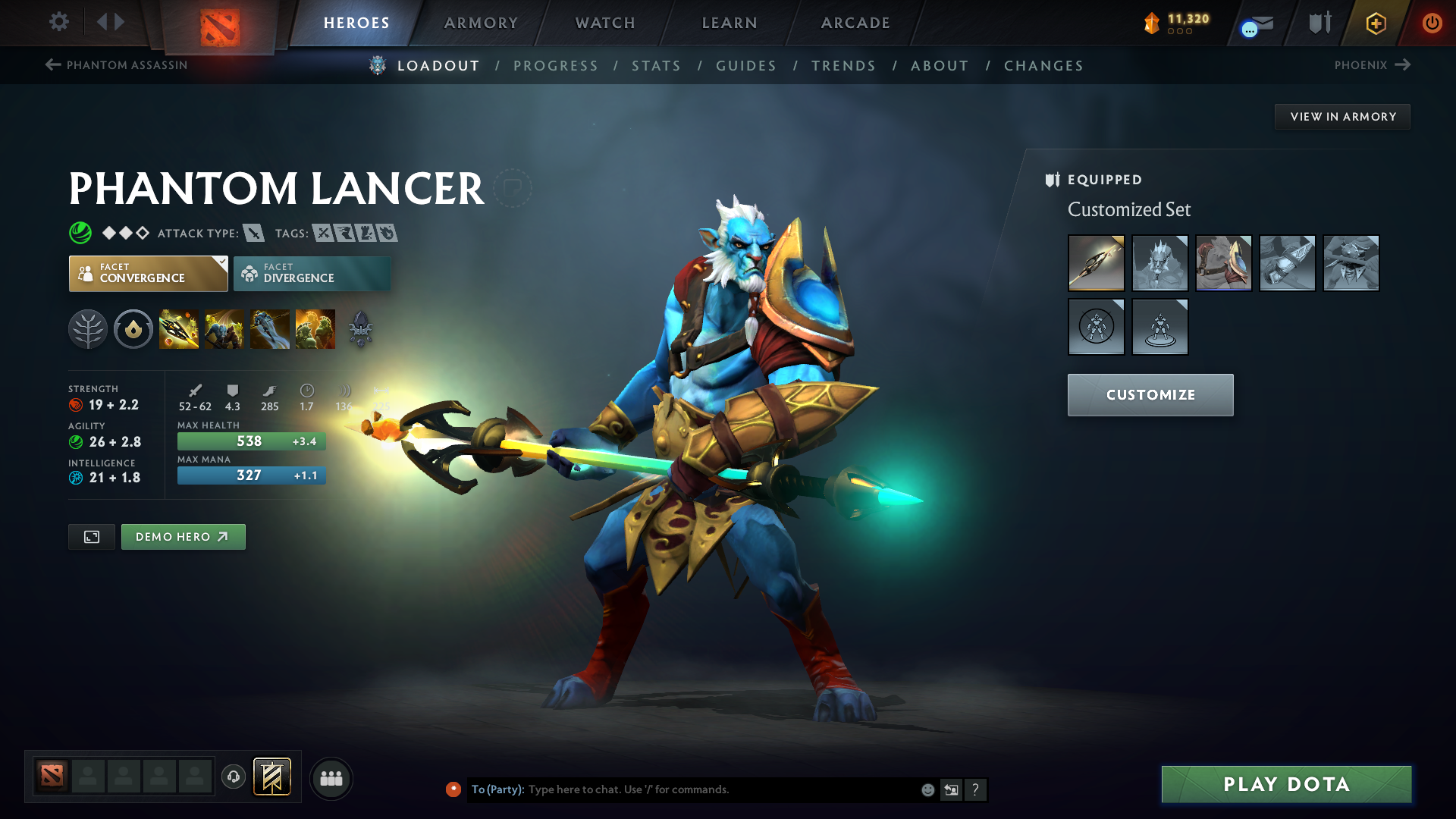This screenshot has width=1456, height=819.
Task: Open the emoticon picker in chat
Action: tap(927, 789)
